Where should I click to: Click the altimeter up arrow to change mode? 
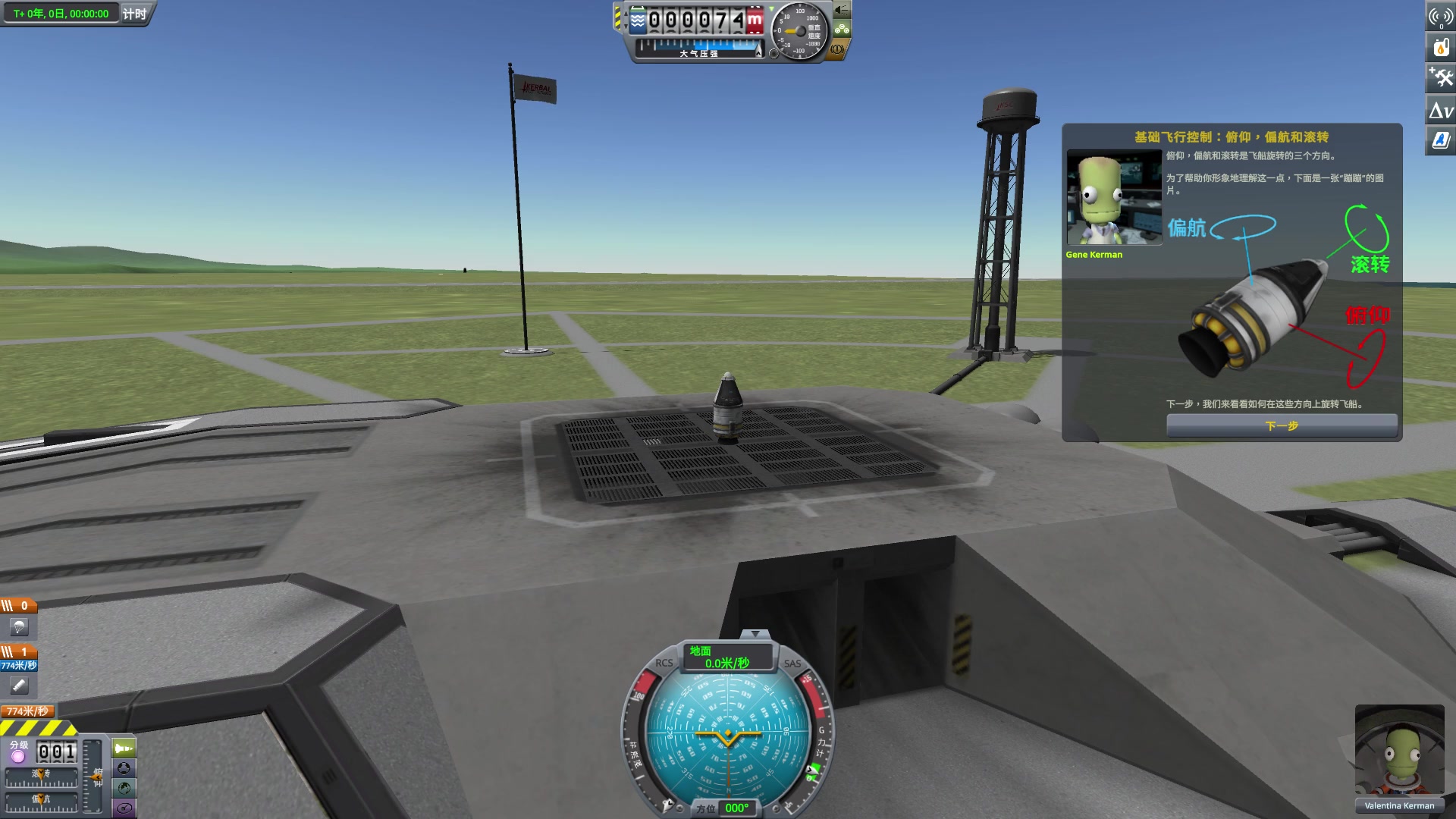point(626,14)
